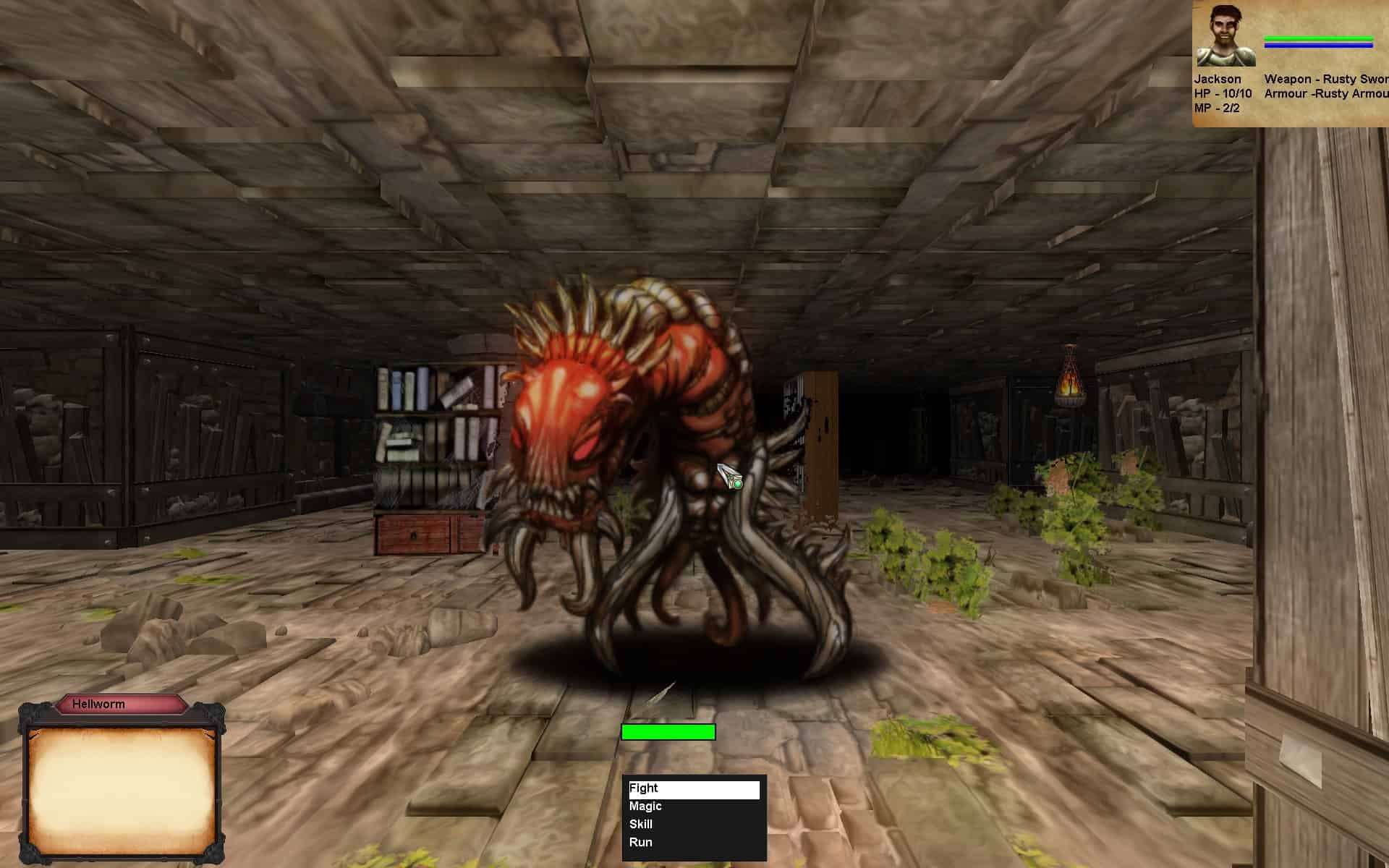Click the Hellworm's green HP bar

(667, 733)
